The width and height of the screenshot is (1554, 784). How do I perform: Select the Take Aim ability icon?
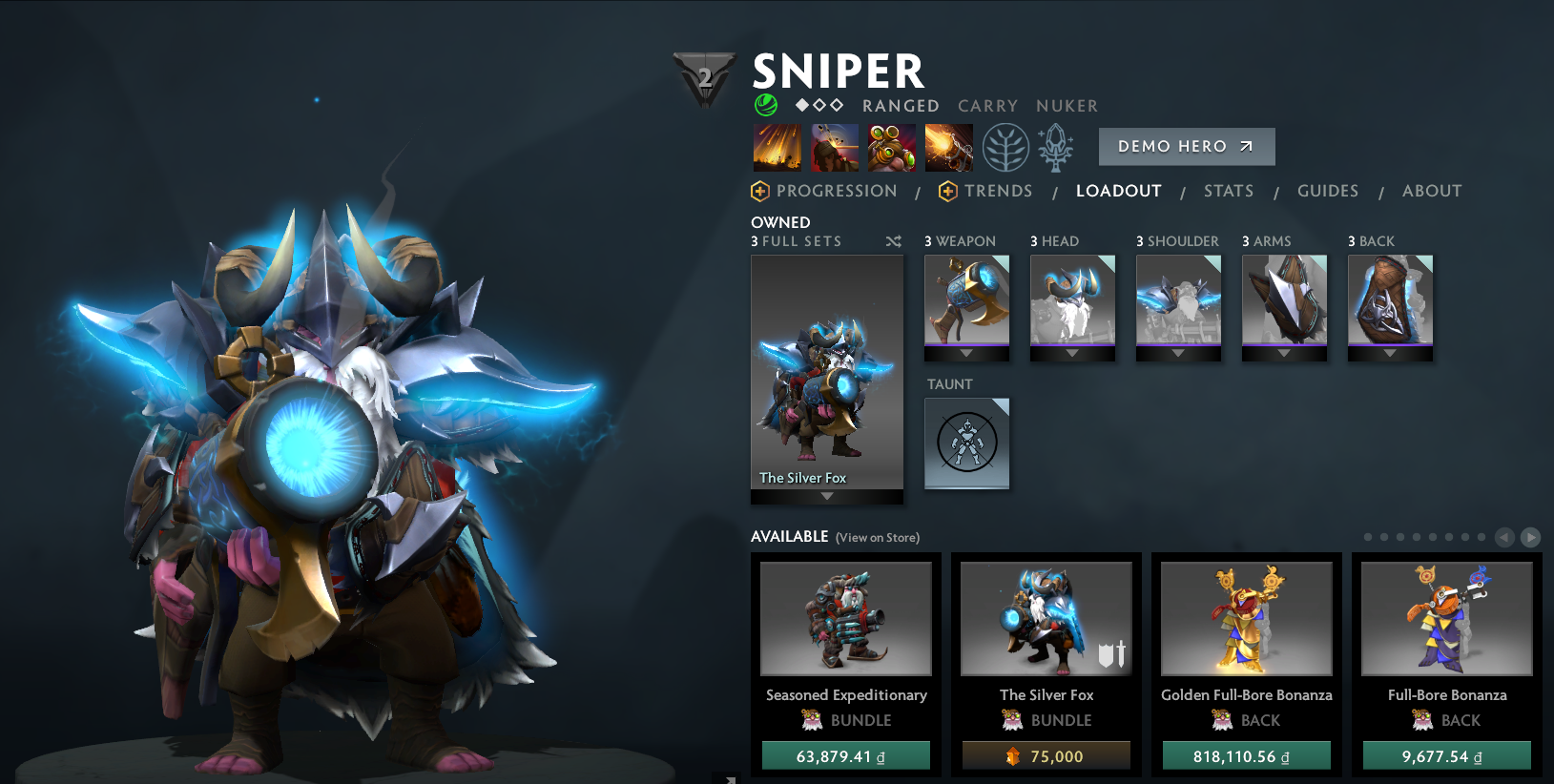click(x=892, y=146)
